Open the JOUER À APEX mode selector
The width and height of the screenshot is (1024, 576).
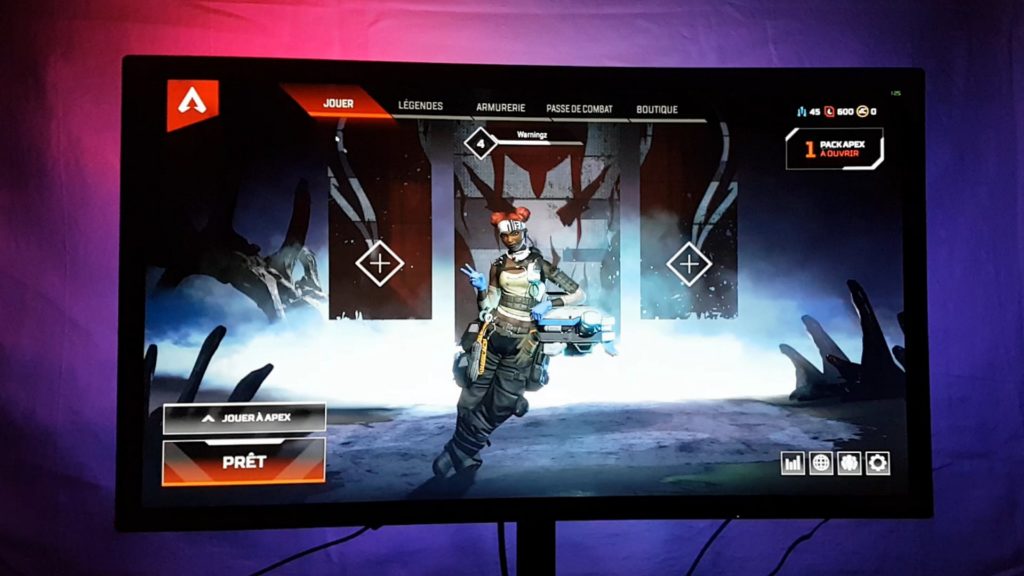pyautogui.click(x=244, y=418)
